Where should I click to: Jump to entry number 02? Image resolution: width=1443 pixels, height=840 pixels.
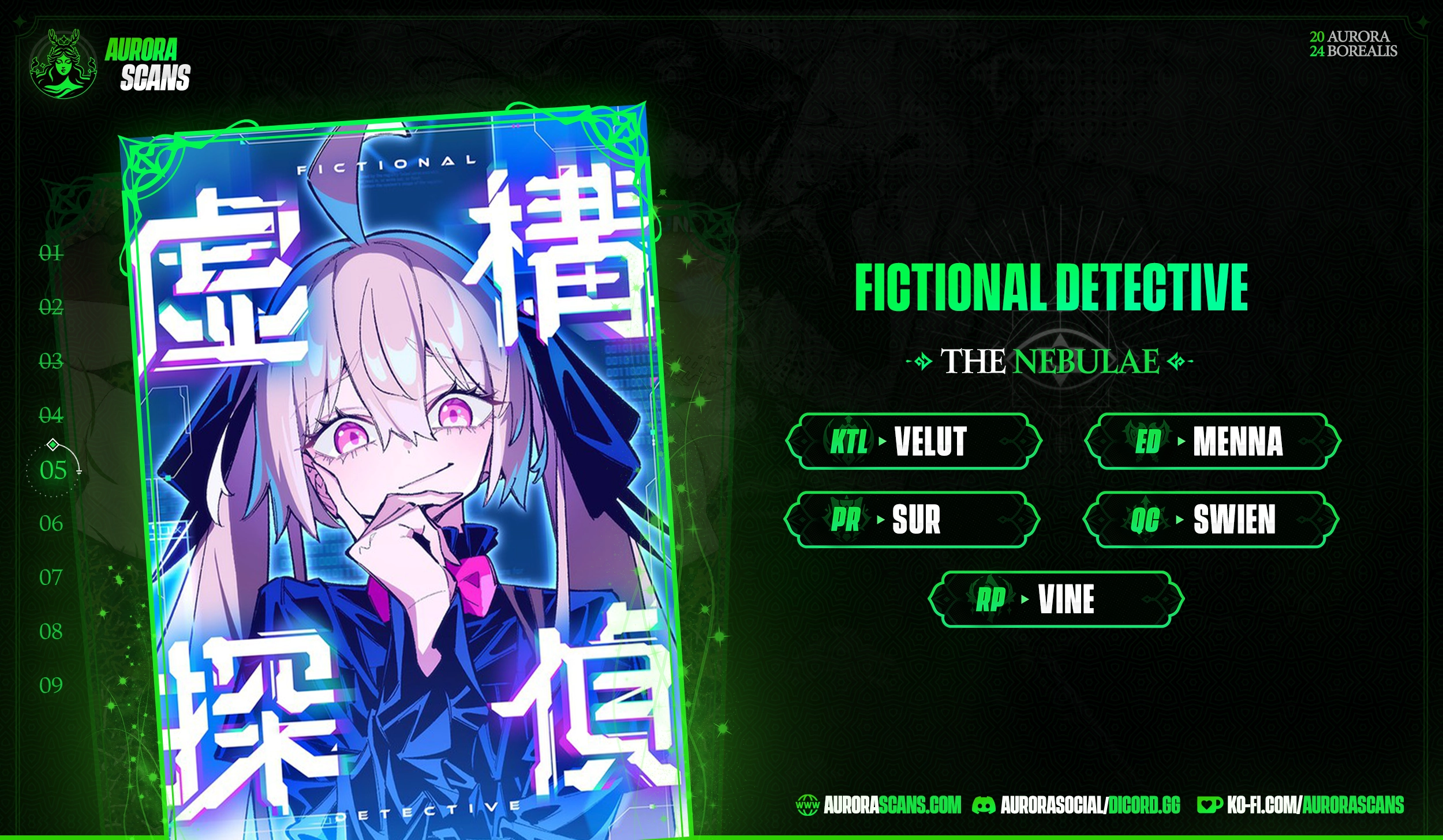coord(51,307)
